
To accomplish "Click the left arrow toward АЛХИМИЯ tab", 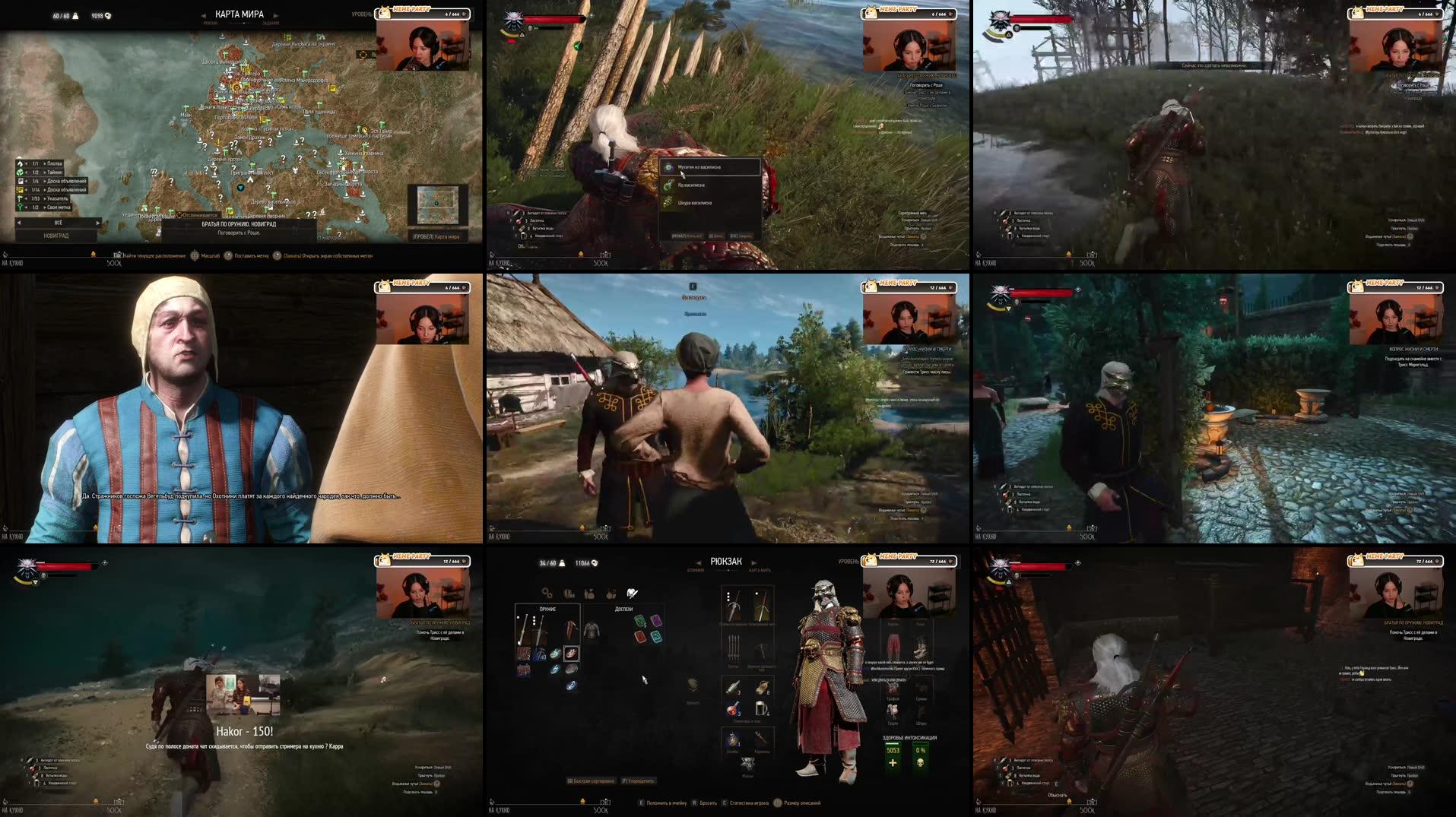I will click(x=698, y=563).
